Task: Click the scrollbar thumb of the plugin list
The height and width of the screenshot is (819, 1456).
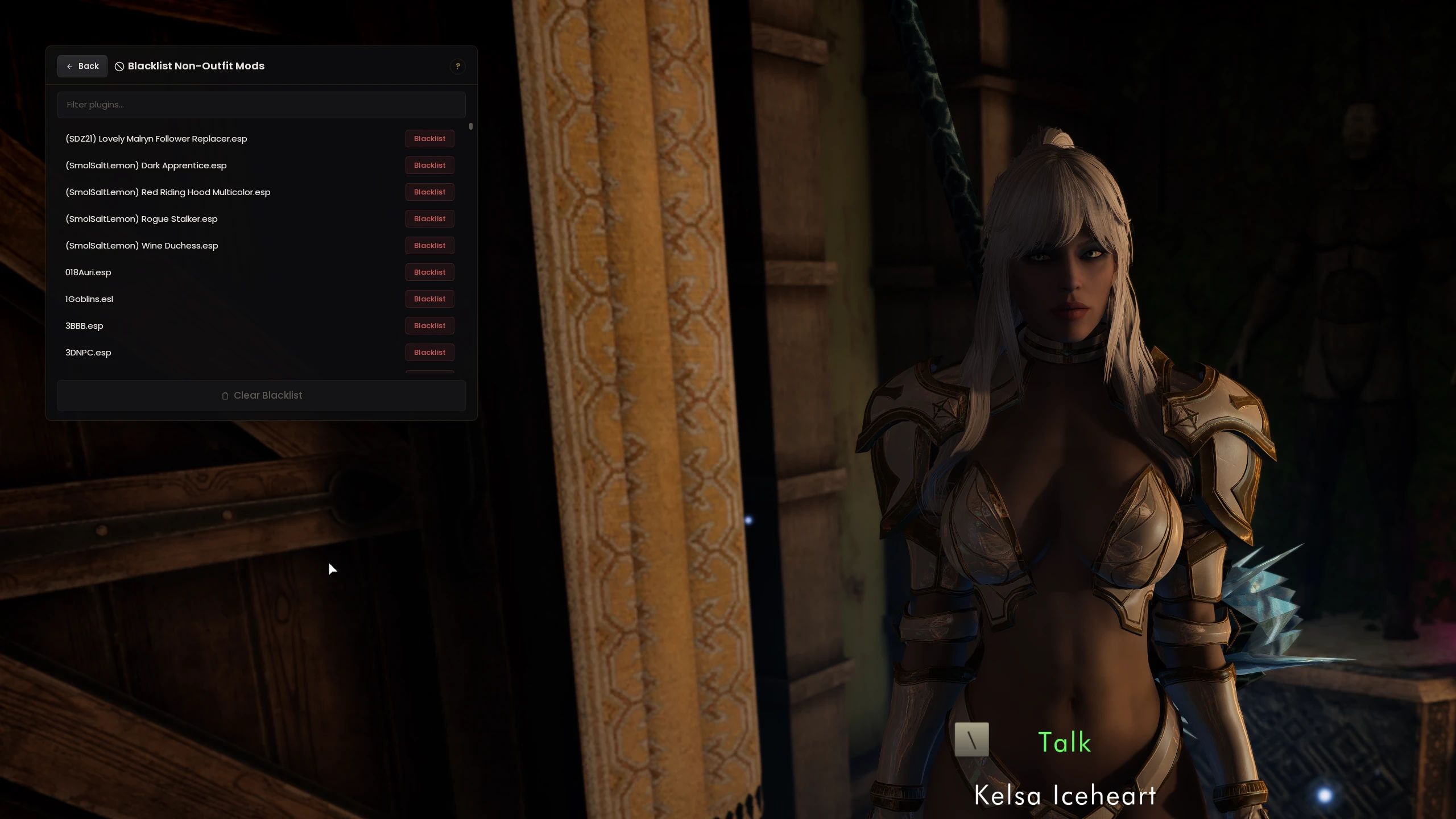Action: (470, 126)
